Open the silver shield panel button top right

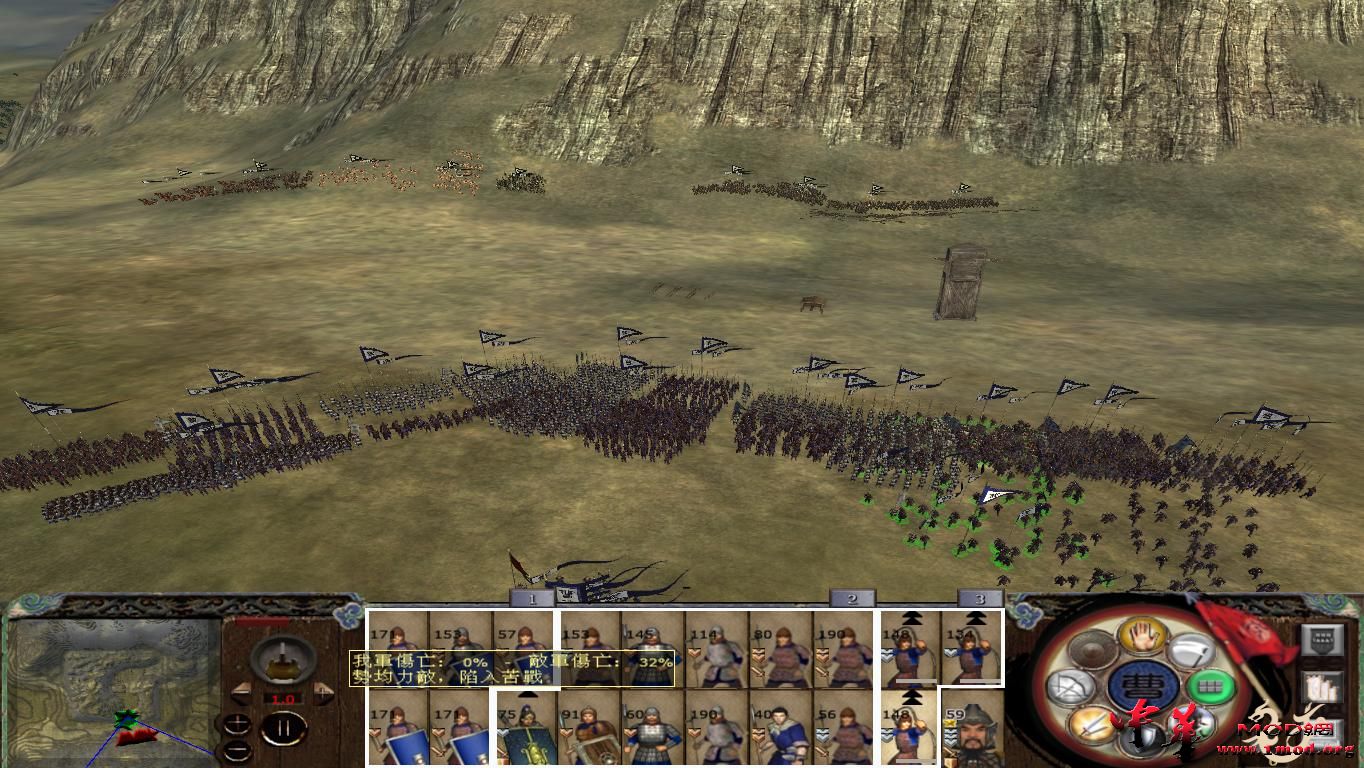[x=1323, y=640]
